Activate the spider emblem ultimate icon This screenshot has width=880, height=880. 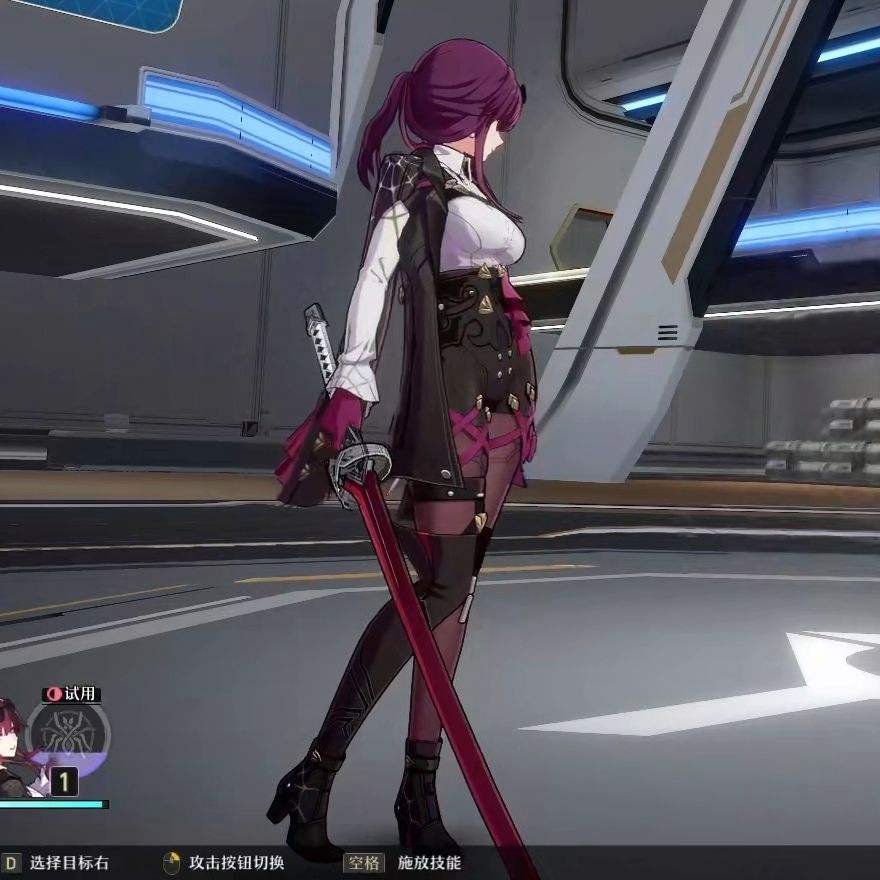(70, 736)
